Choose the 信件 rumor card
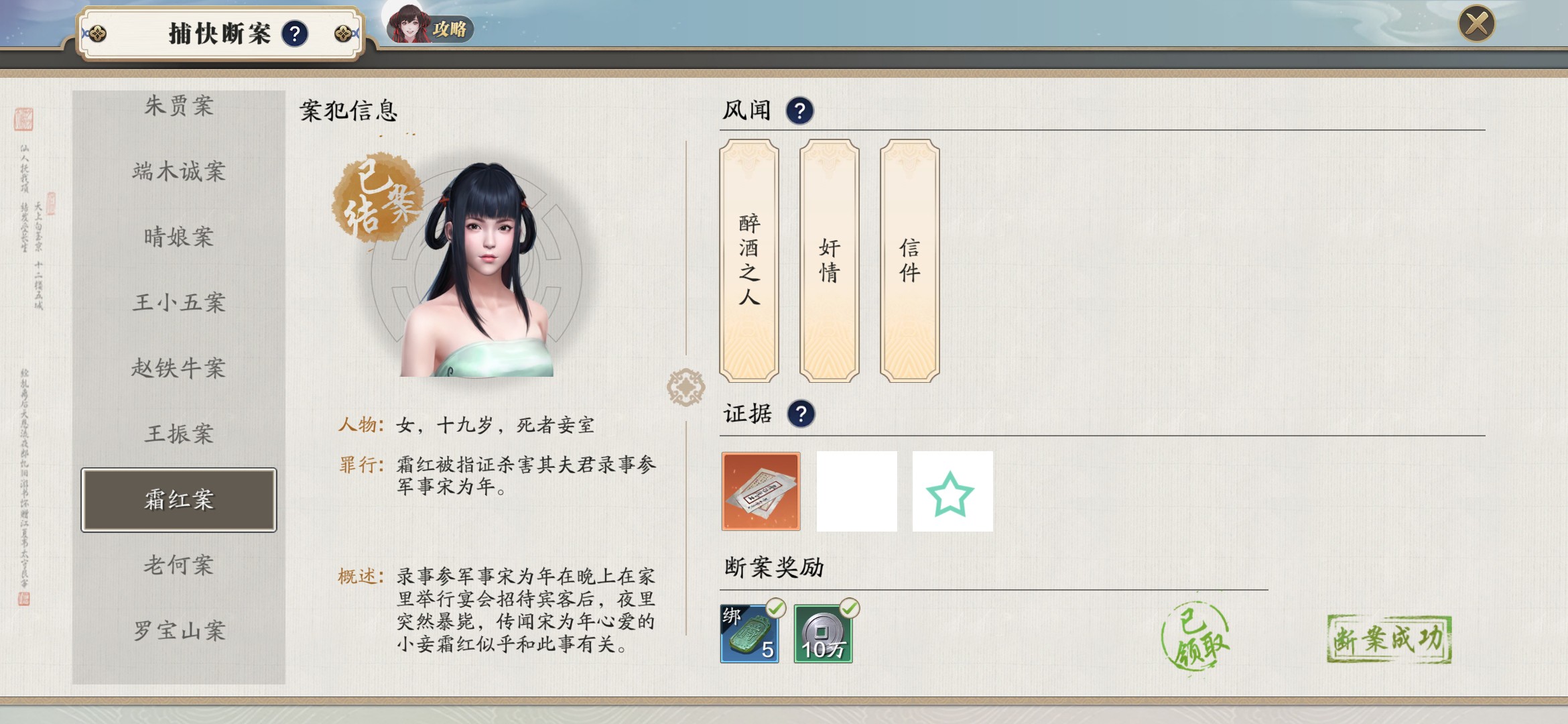The width and height of the screenshot is (1568, 724). point(909,260)
